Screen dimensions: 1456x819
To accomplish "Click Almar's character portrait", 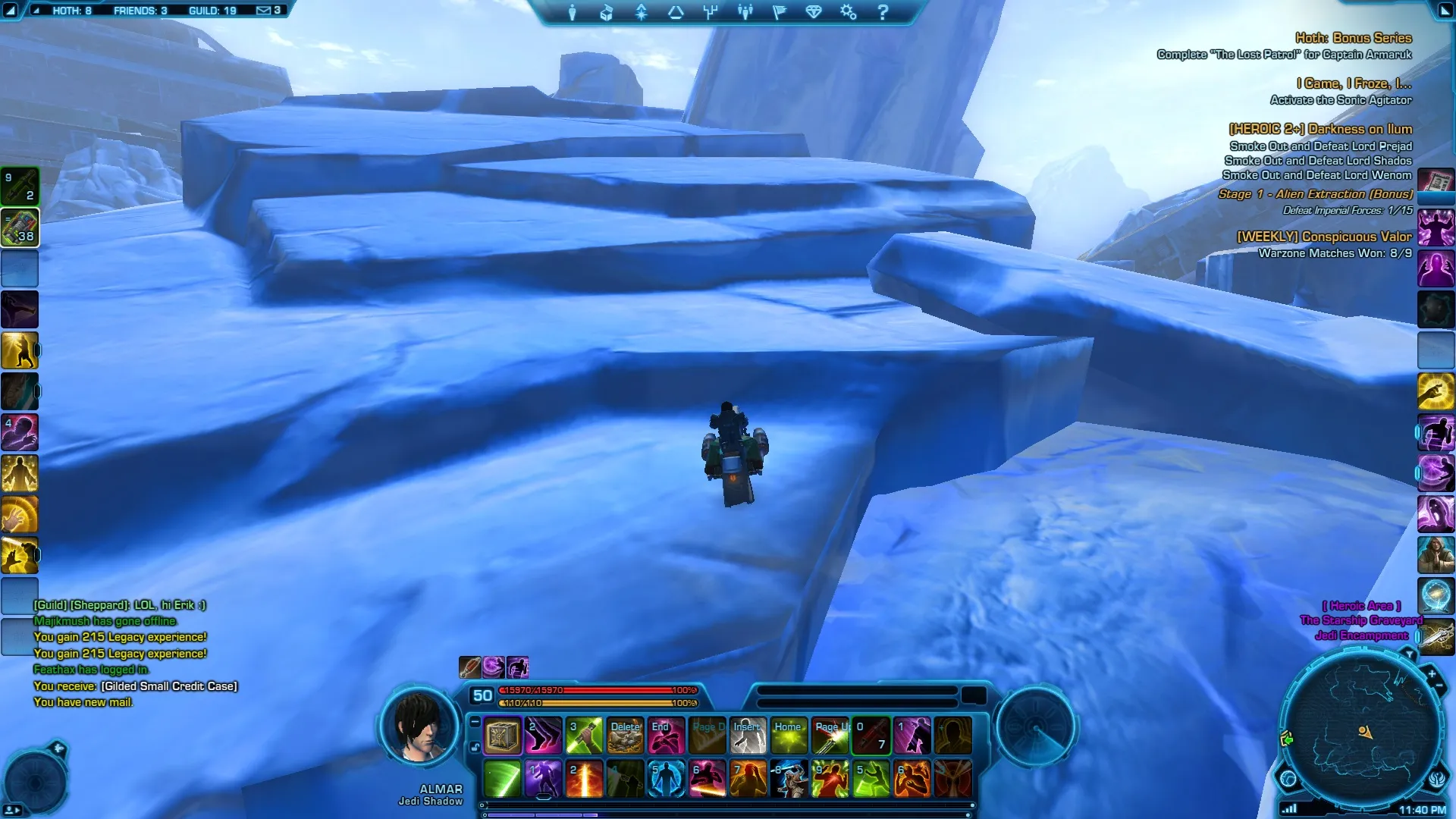I will pyautogui.click(x=419, y=726).
